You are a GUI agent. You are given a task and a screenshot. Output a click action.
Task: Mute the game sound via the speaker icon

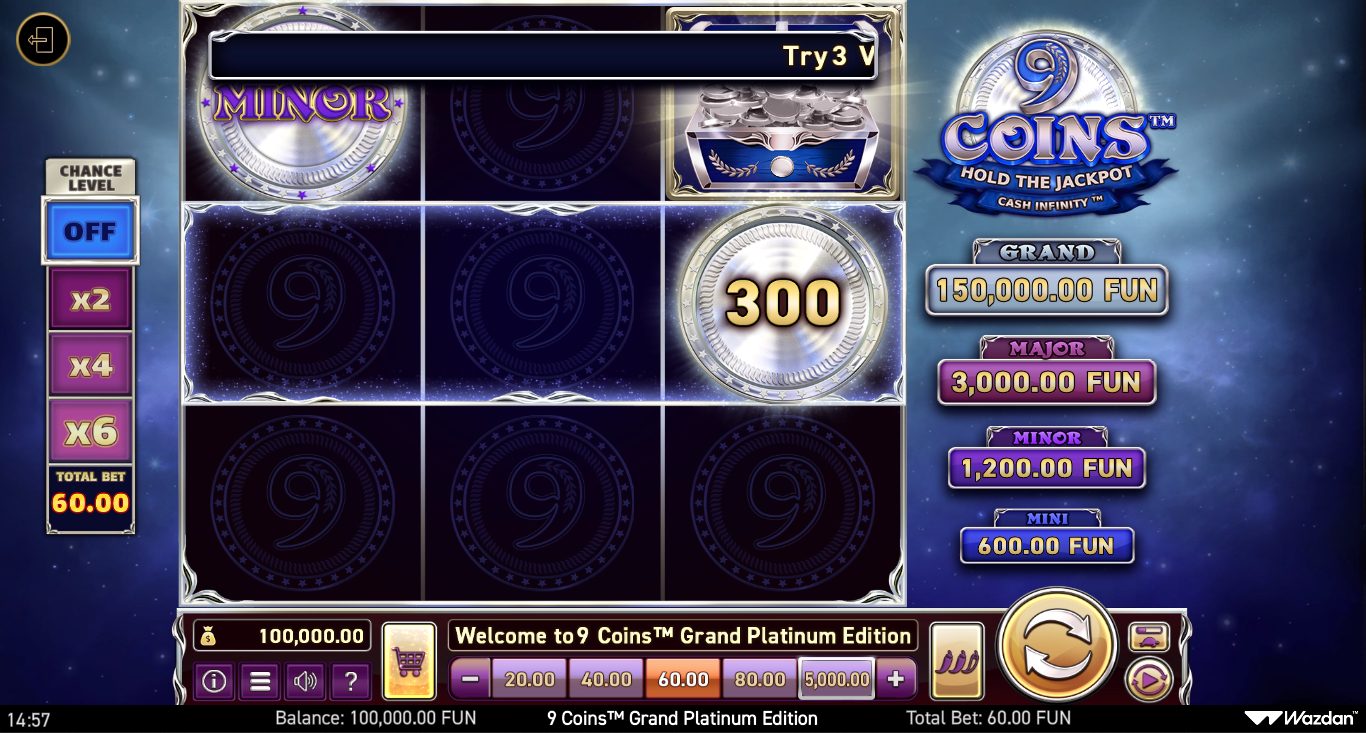(x=305, y=681)
